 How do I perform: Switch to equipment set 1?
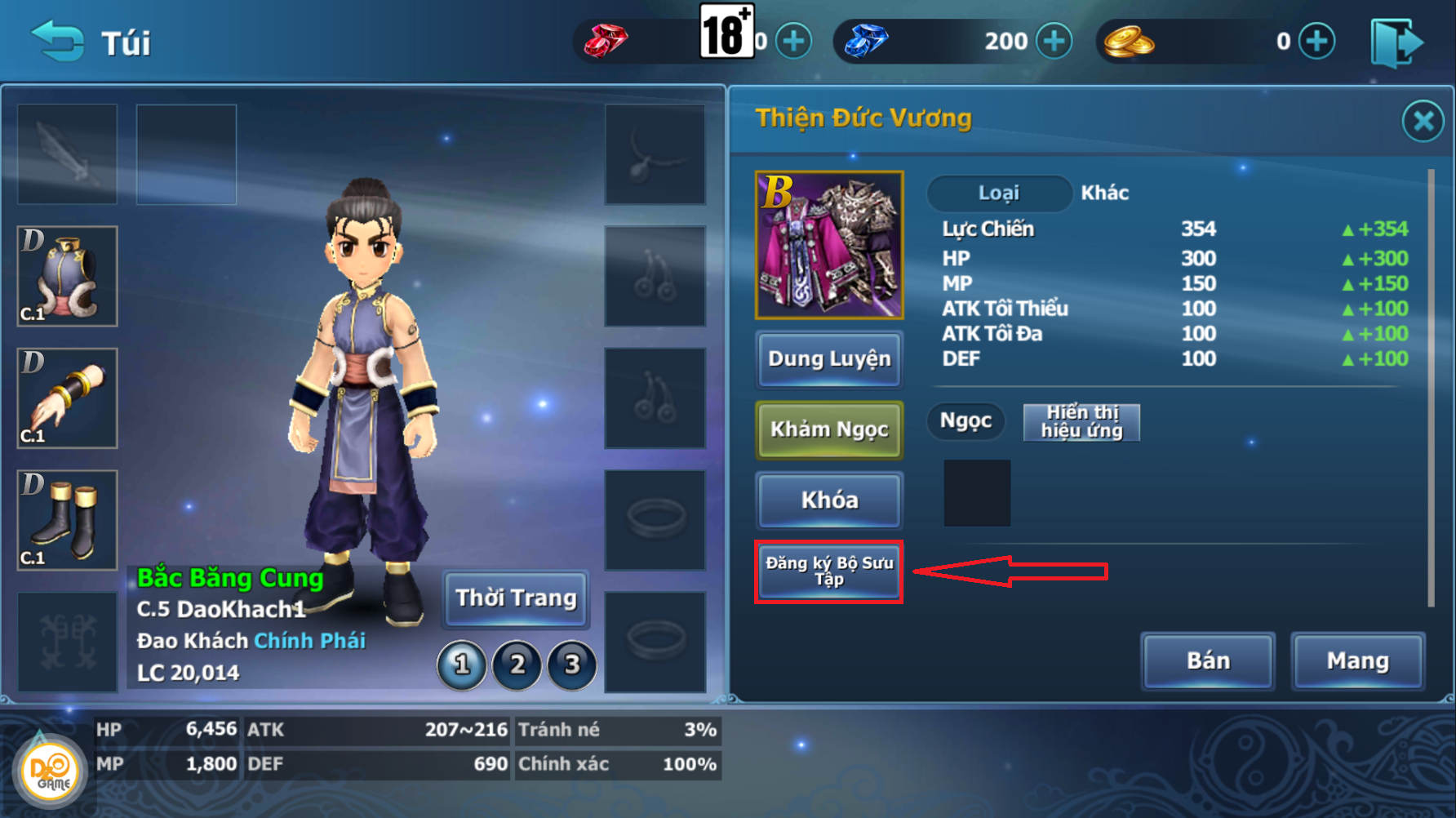(x=462, y=665)
